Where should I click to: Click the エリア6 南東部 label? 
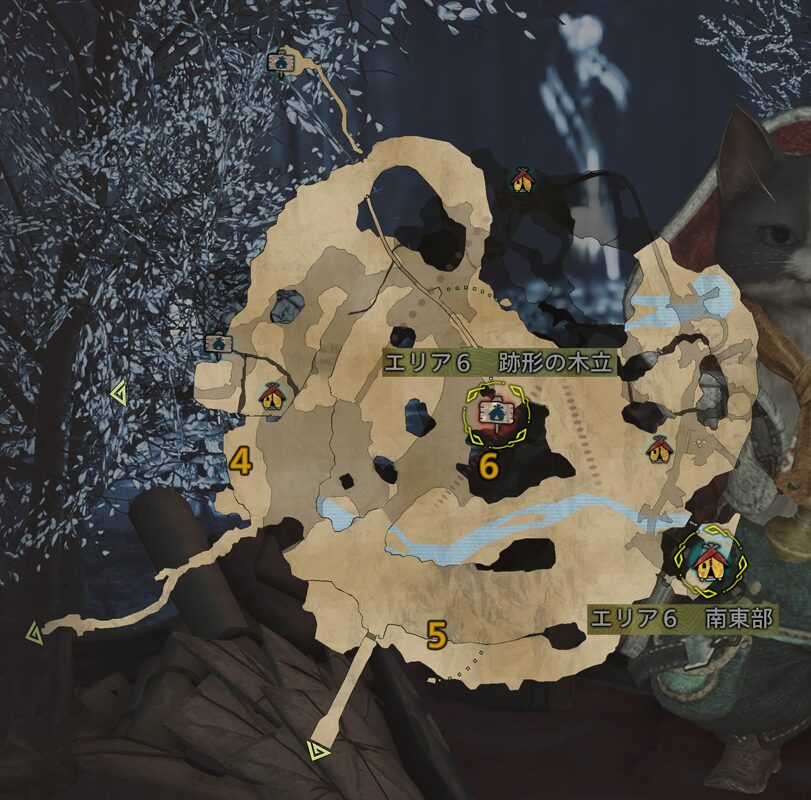coord(683,618)
